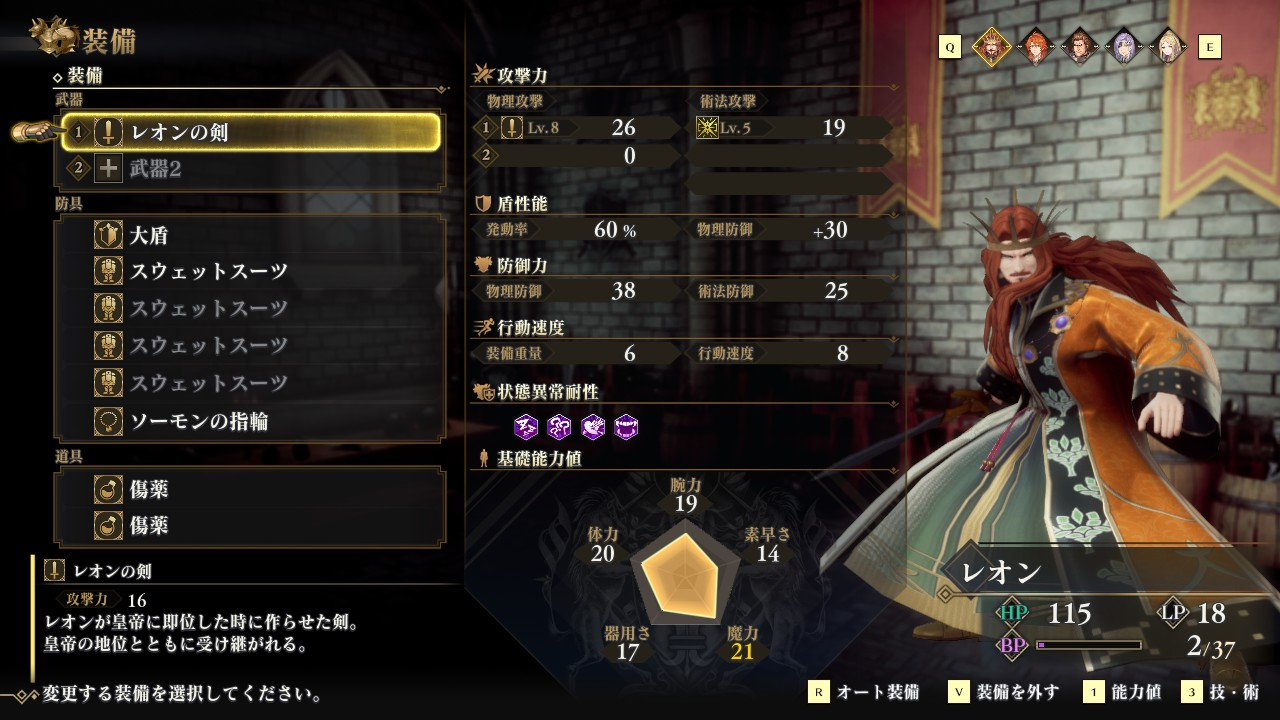Select the crowned Leon portrait
1280x720 pixels.
[990, 46]
